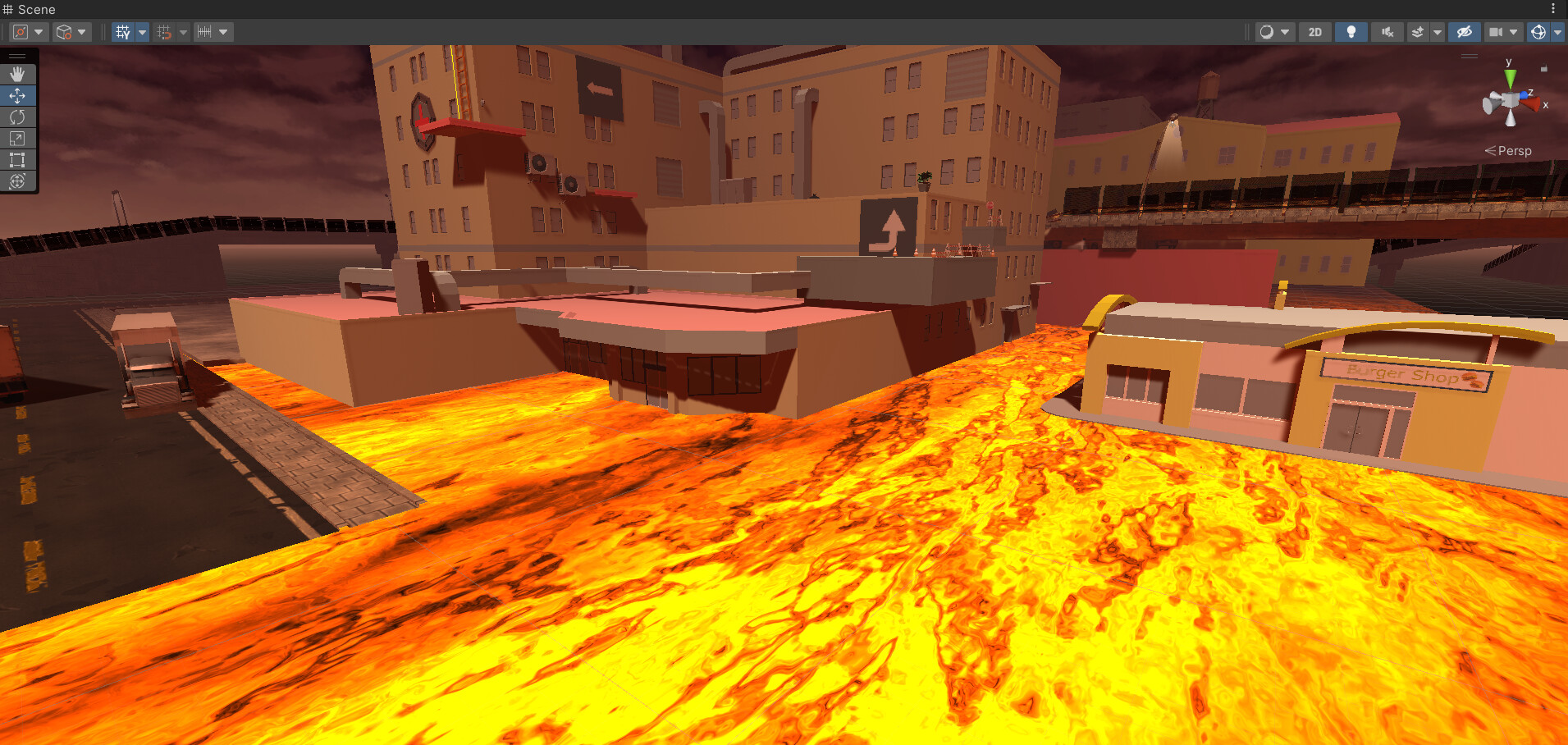Viewport: 1568px width, 745px height.
Task: Click the cameras overlay icon
Action: pyautogui.click(x=1496, y=32)
